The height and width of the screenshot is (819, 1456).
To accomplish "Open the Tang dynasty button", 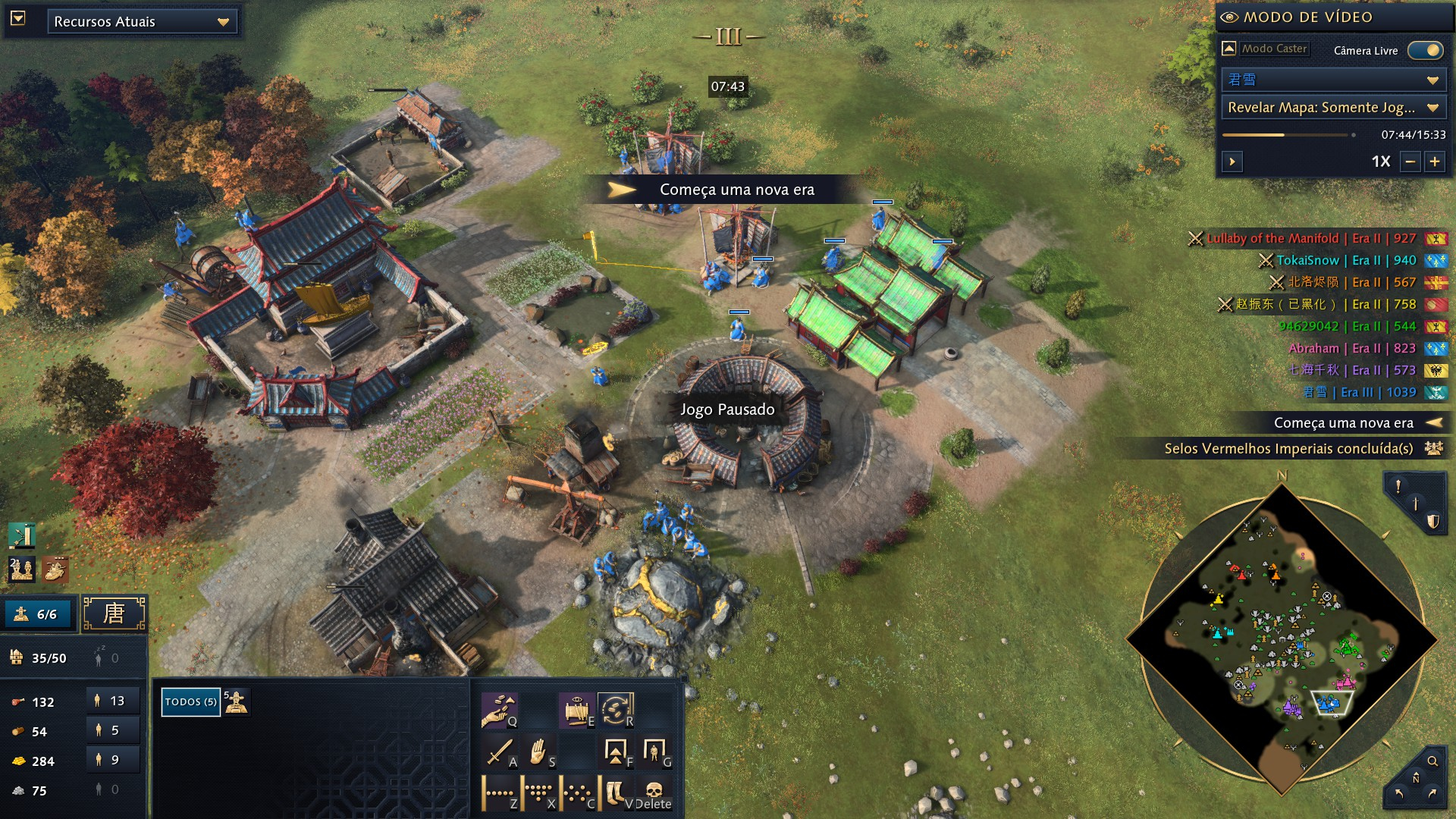I will (114, 613).
